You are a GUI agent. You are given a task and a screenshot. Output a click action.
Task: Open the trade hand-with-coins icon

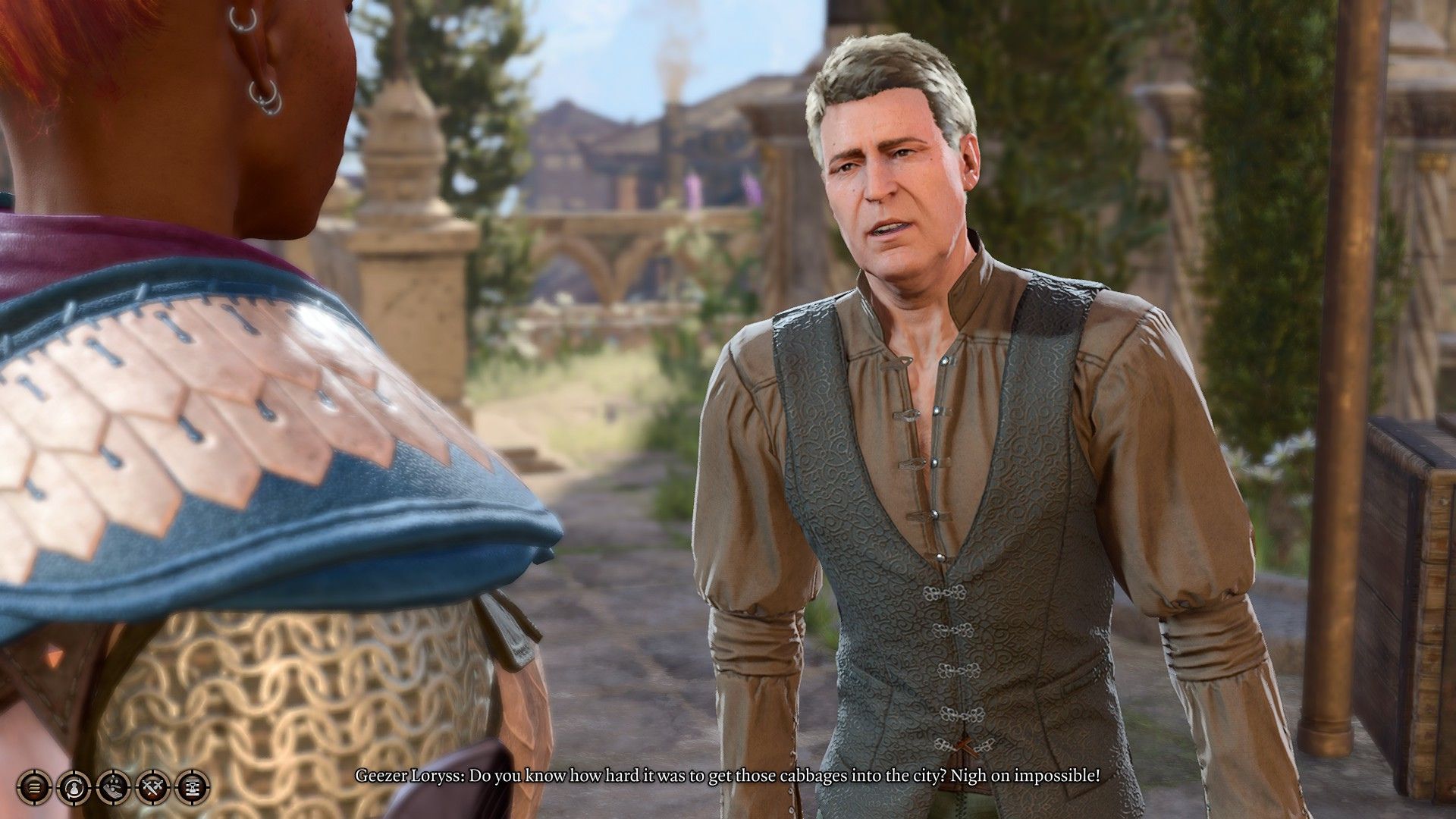pos(113,788)
